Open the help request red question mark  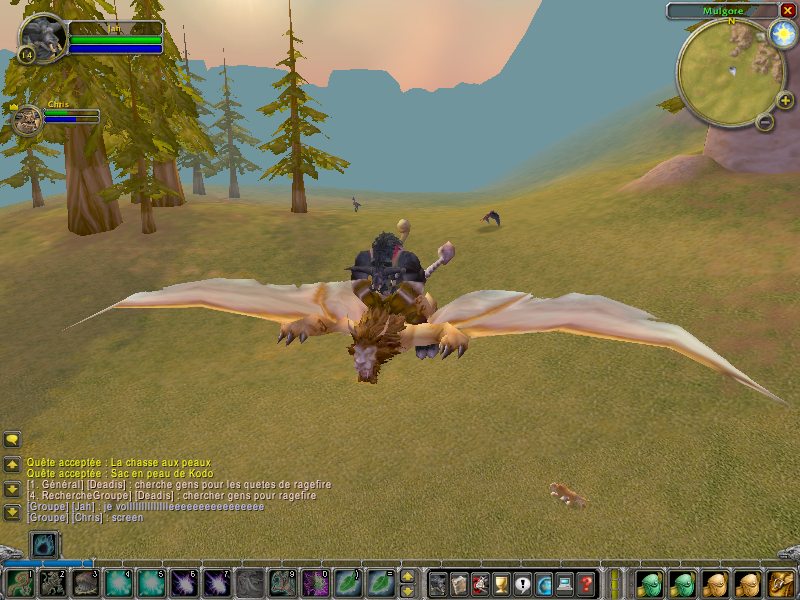click(586, 583)
